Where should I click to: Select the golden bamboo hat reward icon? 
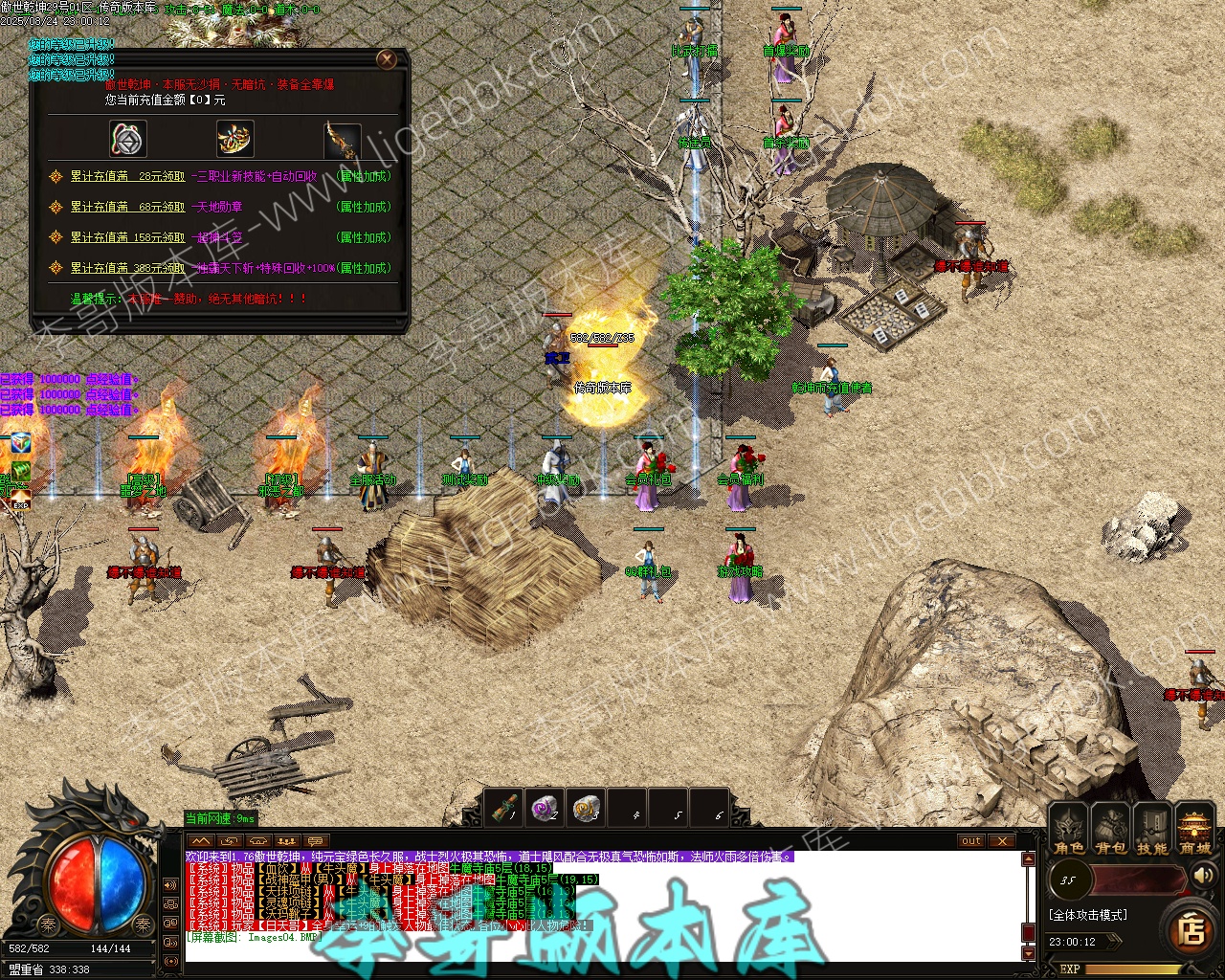234,140
